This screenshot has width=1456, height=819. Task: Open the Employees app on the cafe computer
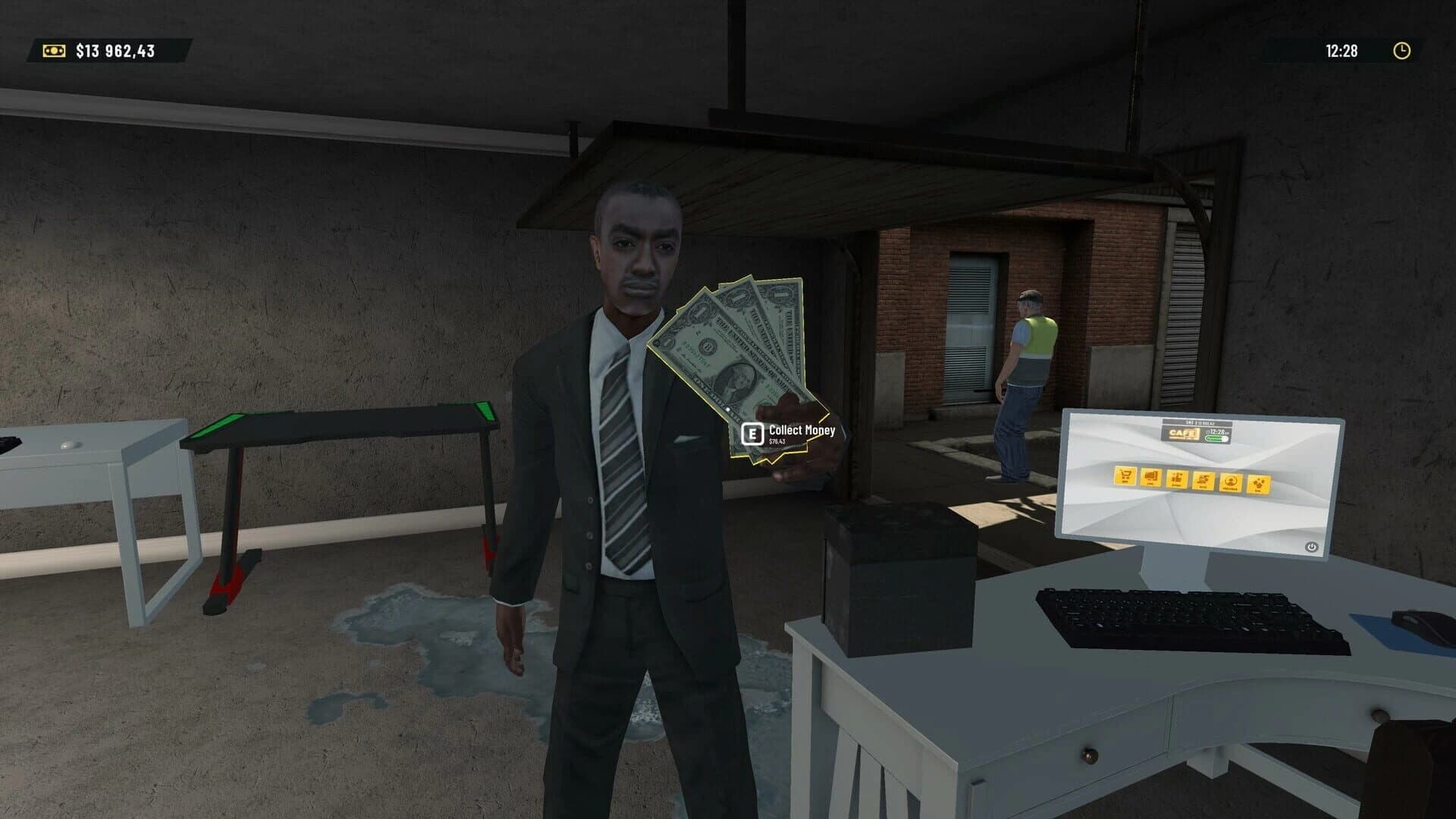click(1229, 482)
